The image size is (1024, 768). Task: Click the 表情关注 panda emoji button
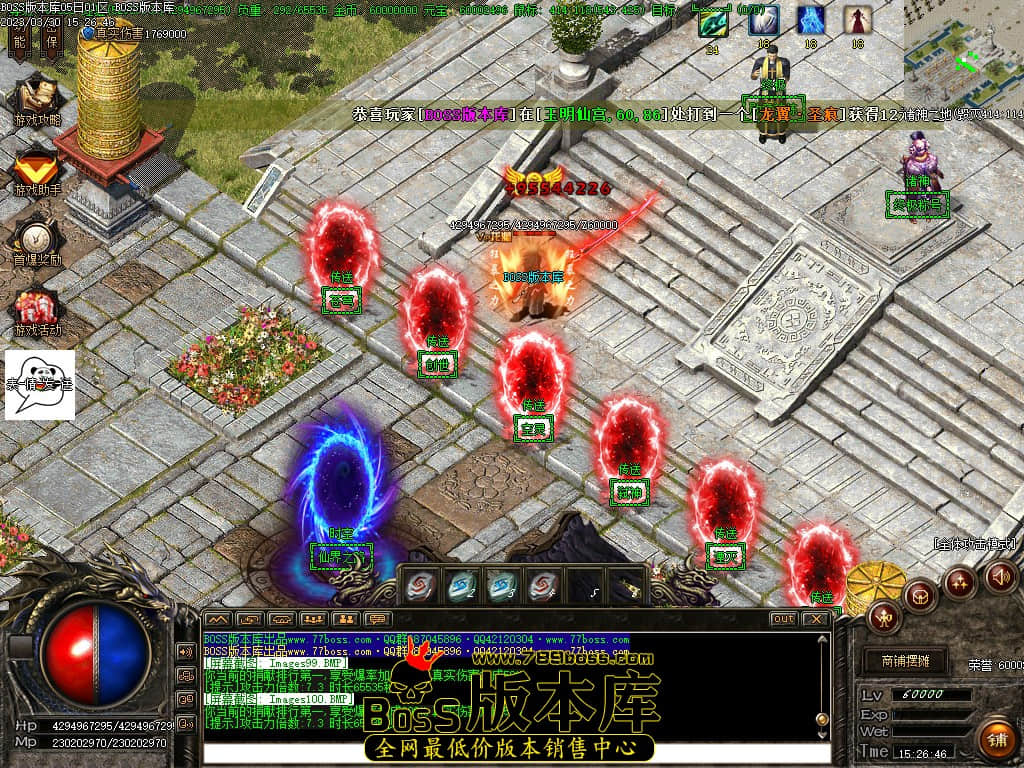coord(40,383)
